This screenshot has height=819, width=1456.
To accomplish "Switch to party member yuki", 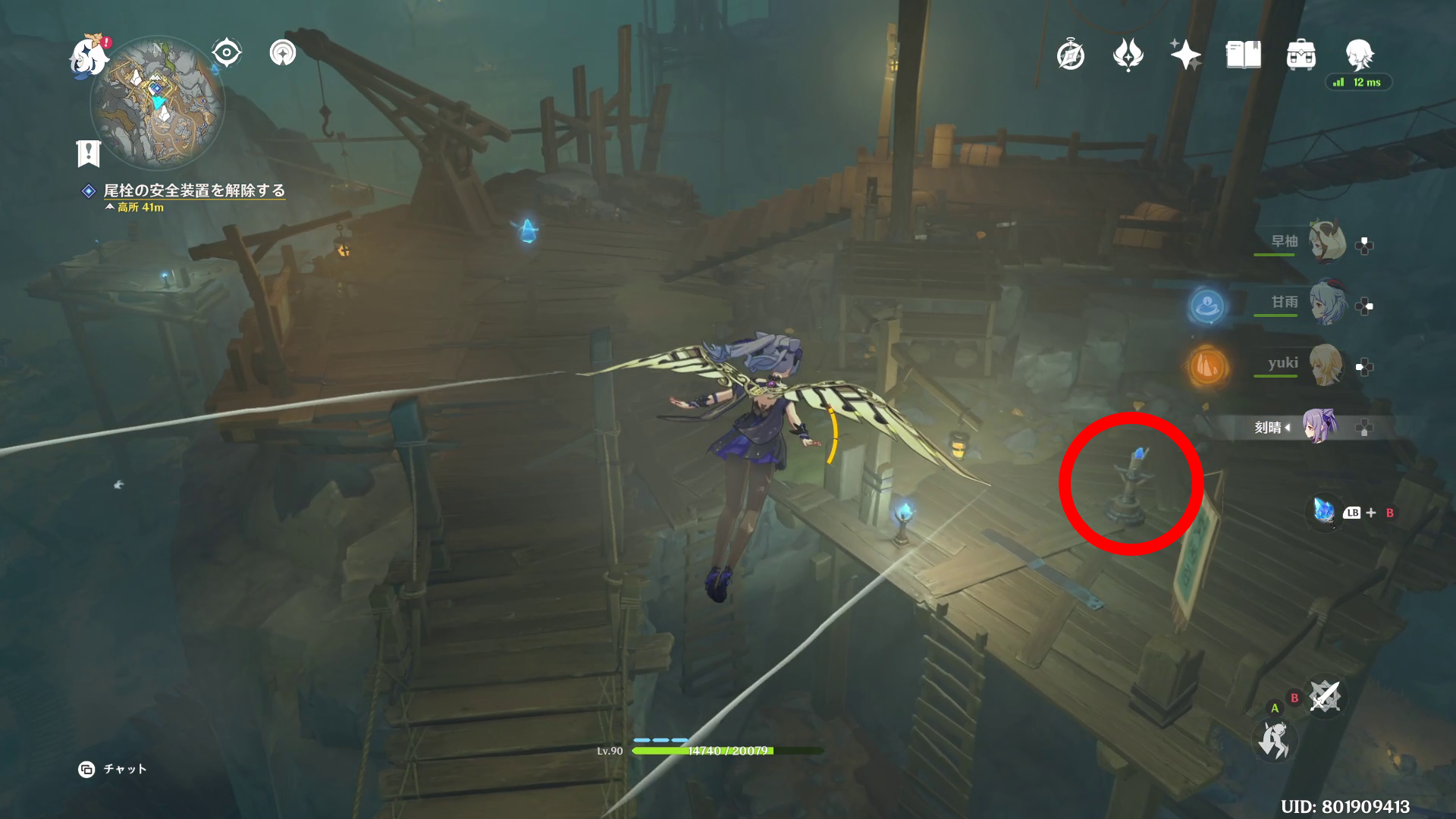I will point(1326,366).
